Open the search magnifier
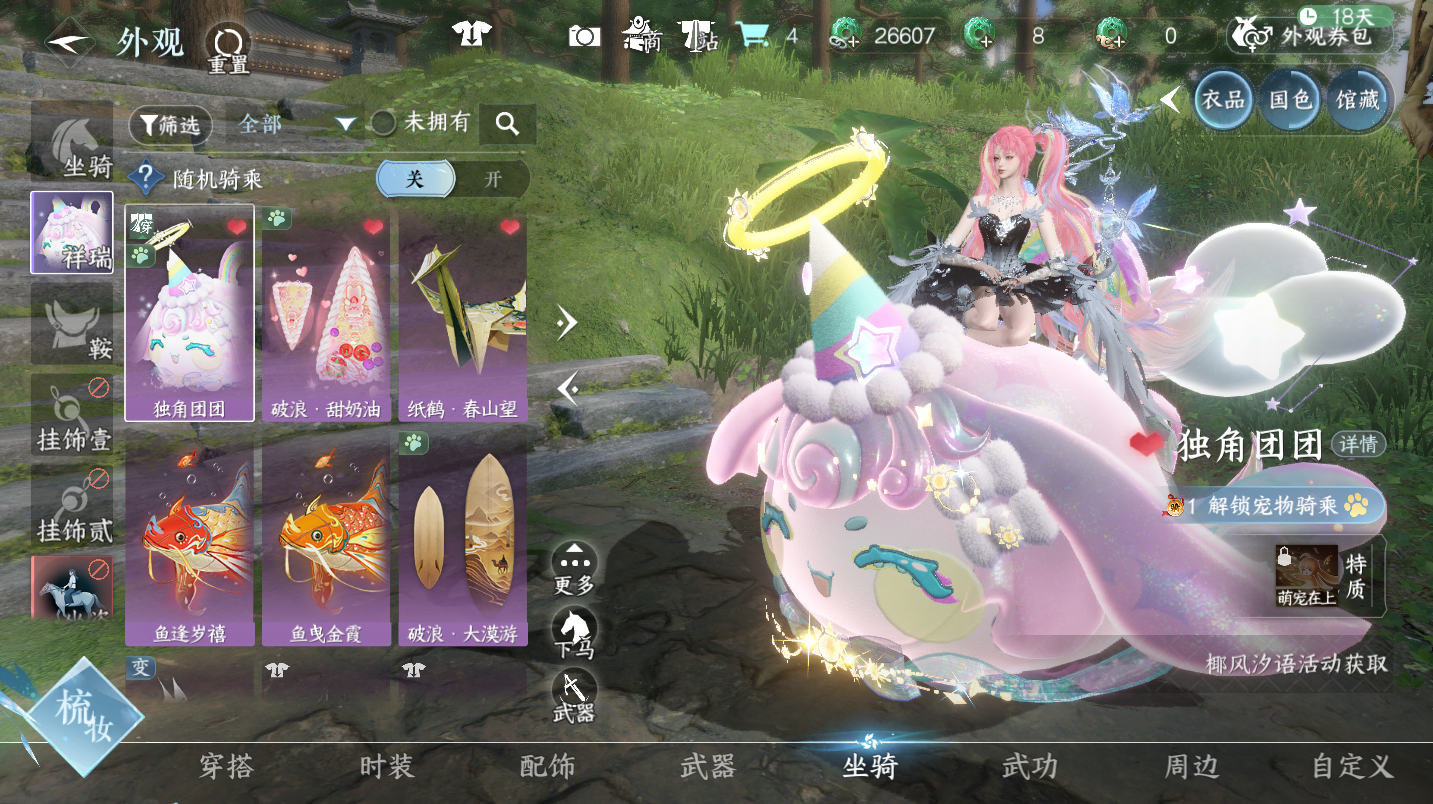This screenshot has height=804, width=1433. pos(507,124)
